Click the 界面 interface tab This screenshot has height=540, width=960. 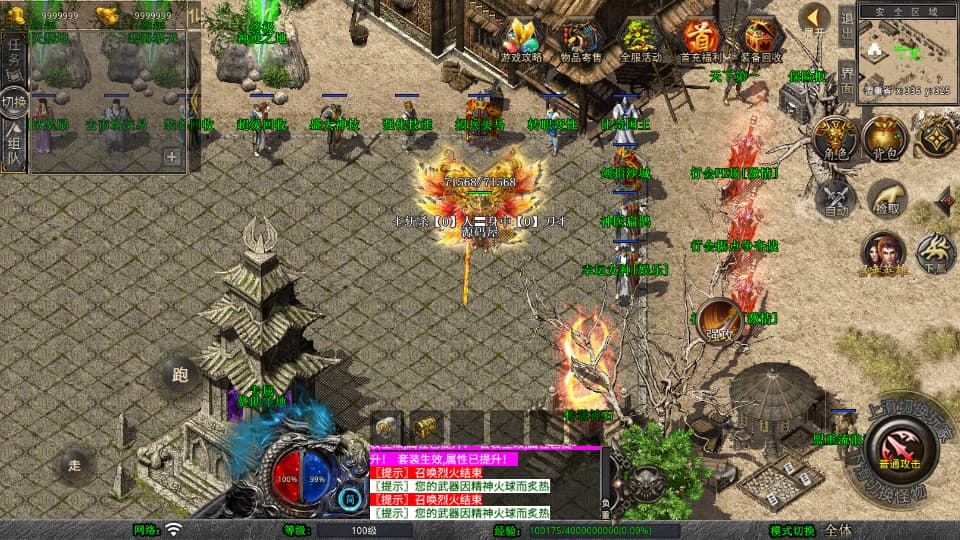pyautogui.click(x=846, y=78)
